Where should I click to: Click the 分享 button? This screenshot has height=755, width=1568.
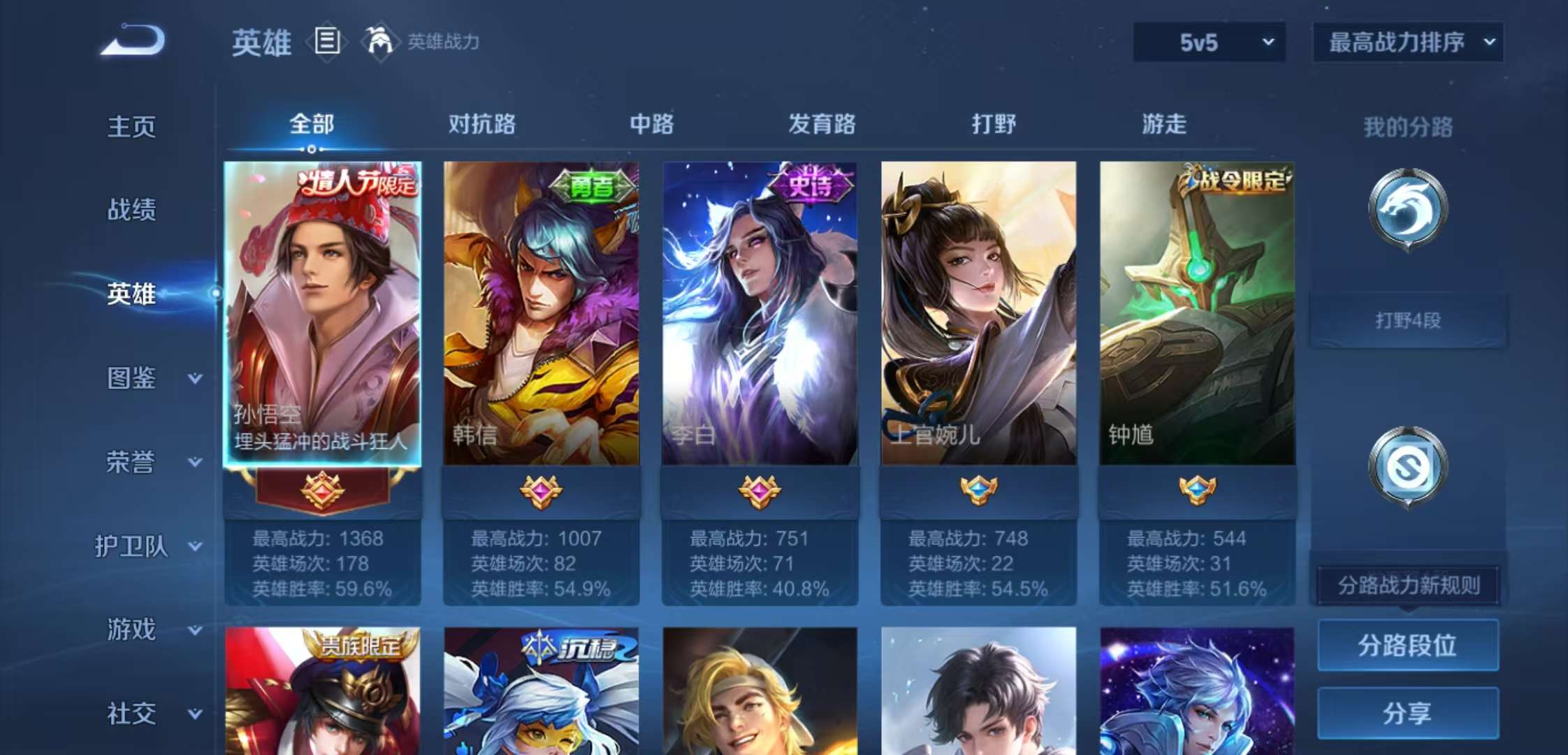(1407, 712)
